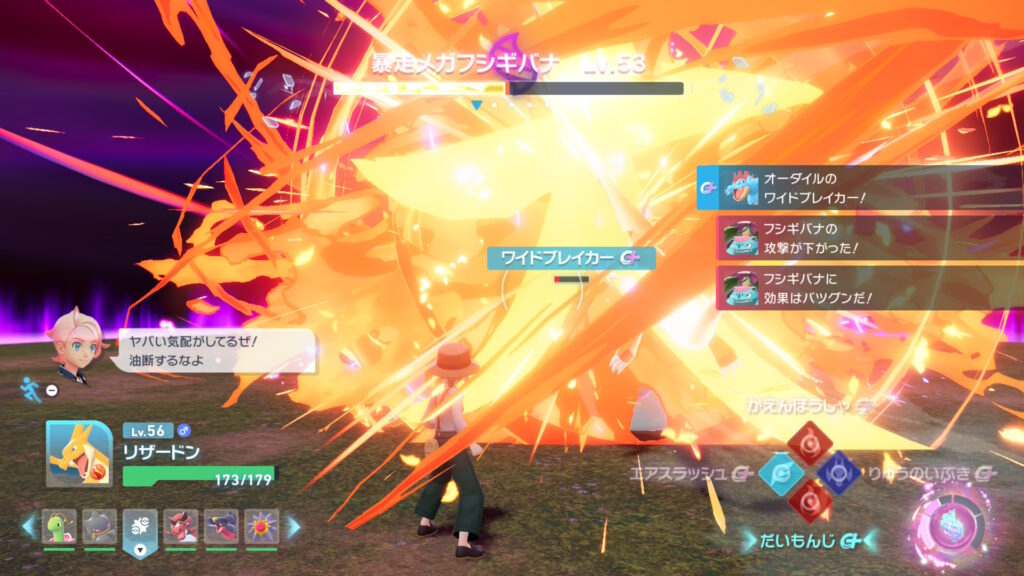
Task: Use the だいもんじ Fire Blast move
Action: (809, 500)
